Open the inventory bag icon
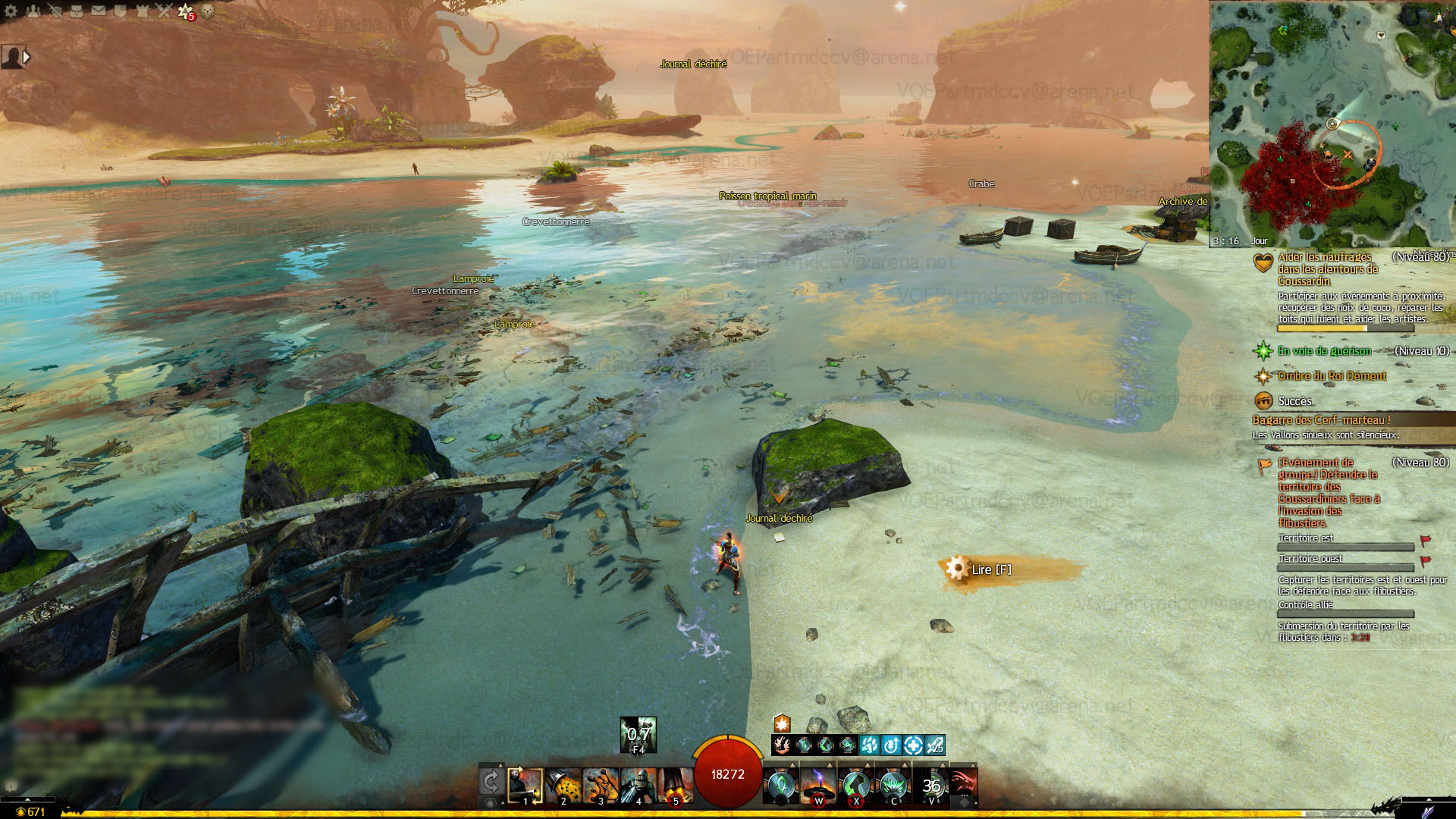1456x819 pixels. point(77,11)
